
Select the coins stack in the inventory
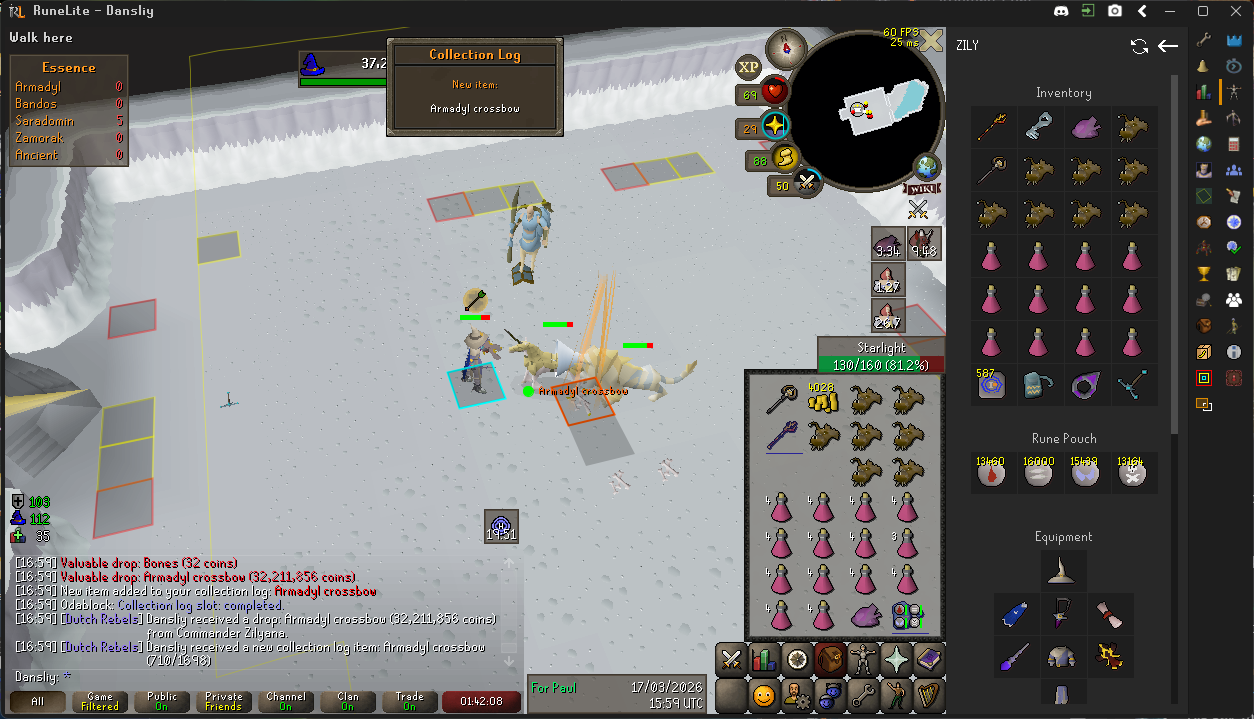pos(822,401)
